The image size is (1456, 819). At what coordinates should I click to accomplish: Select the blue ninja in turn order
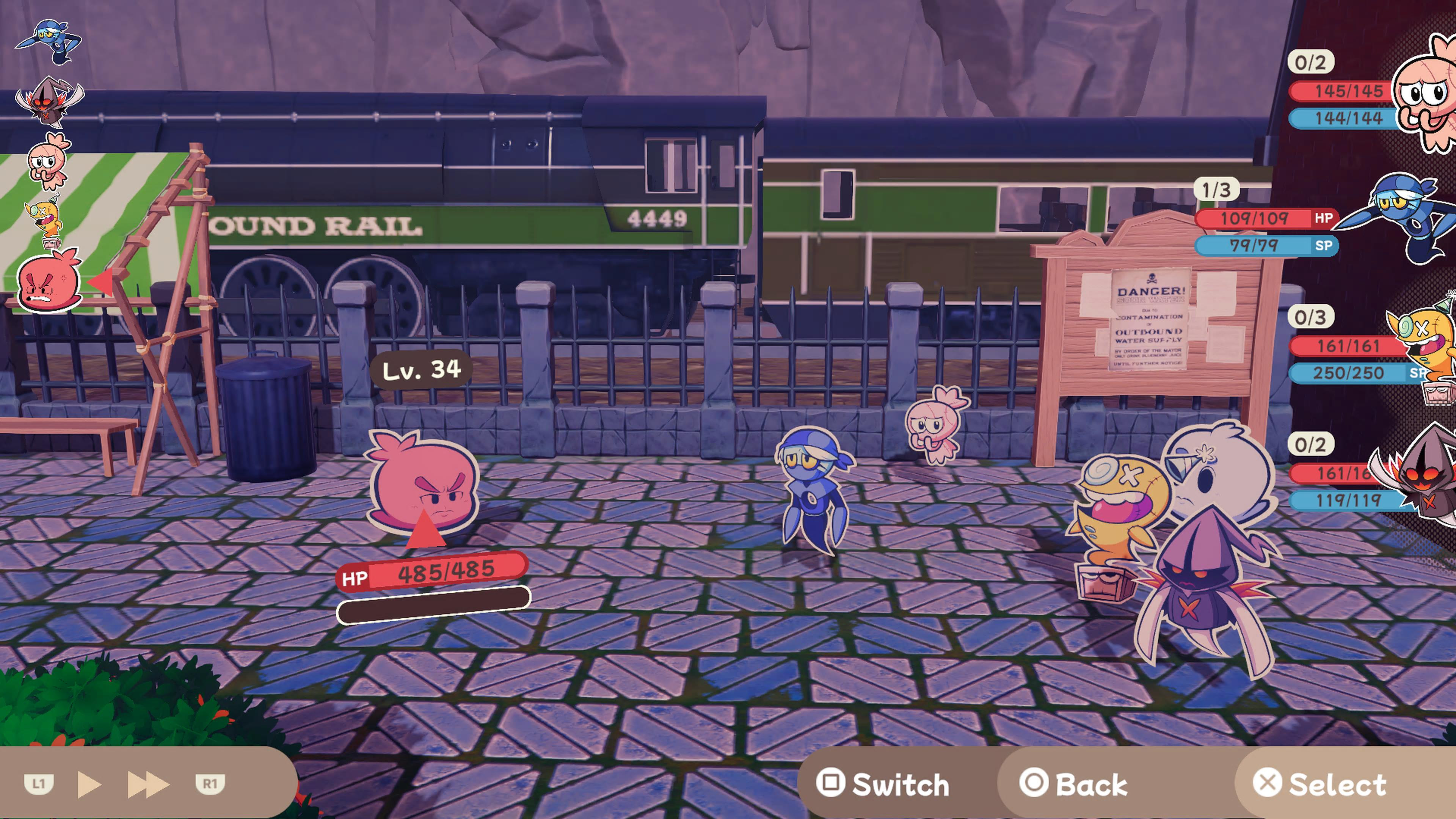[x=50, y=41]
